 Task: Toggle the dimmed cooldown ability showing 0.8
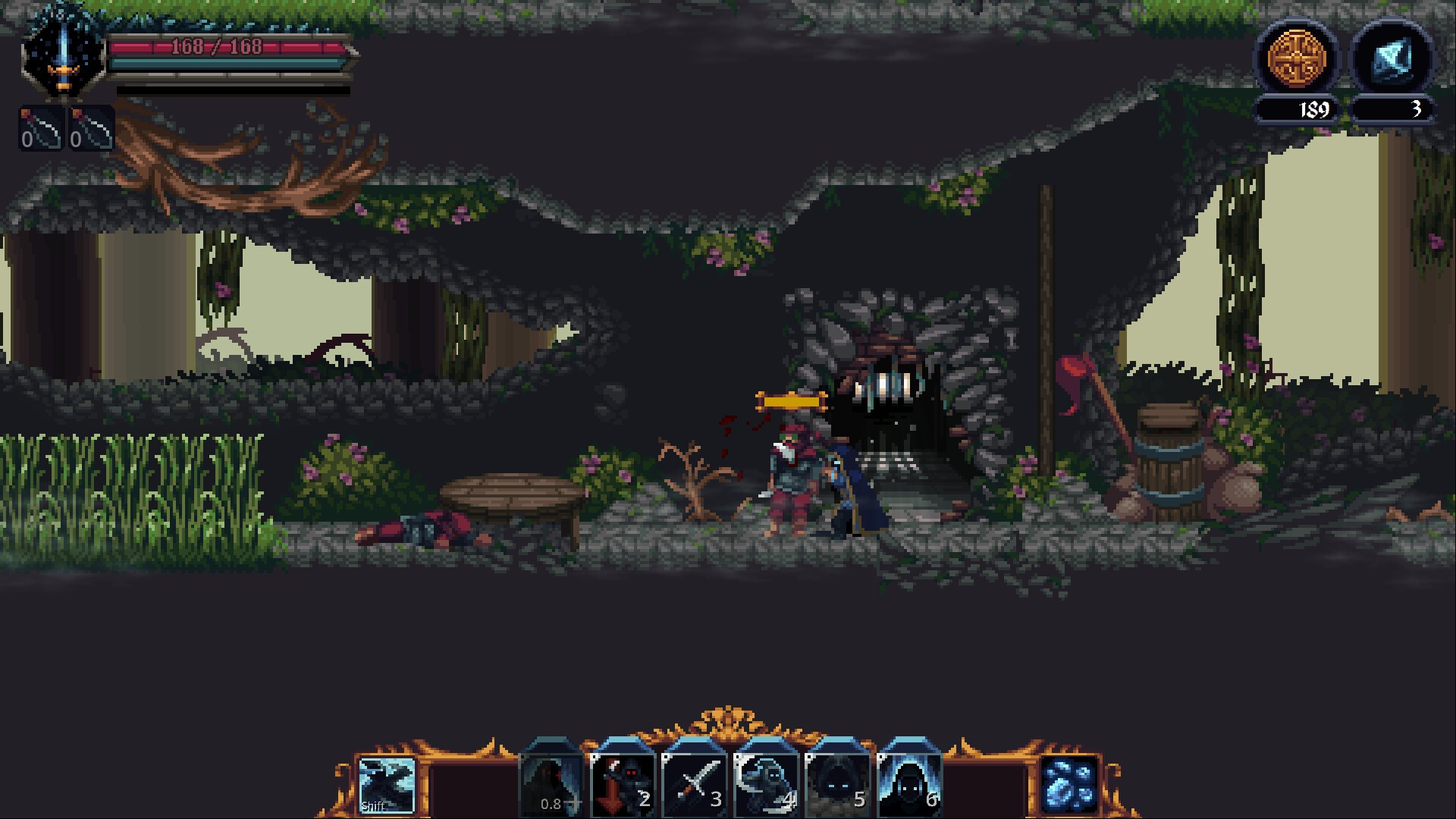coord(551,781)
